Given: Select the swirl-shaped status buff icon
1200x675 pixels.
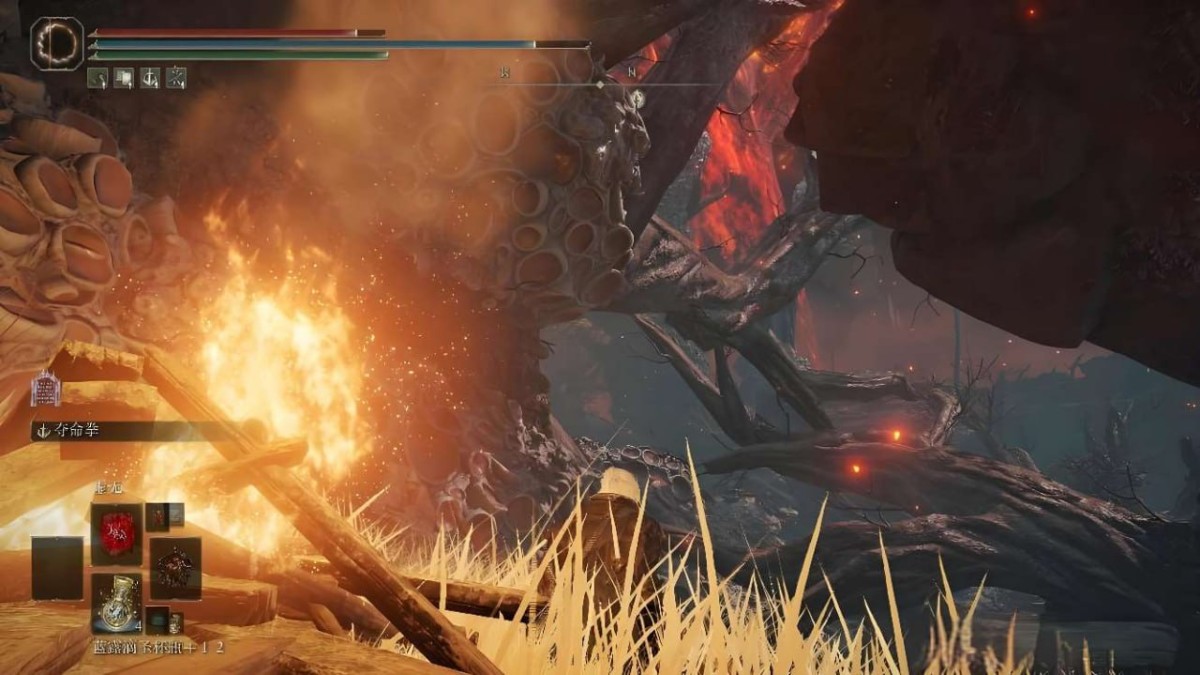Looking at the screenshot, I should (x=98, y=77).
